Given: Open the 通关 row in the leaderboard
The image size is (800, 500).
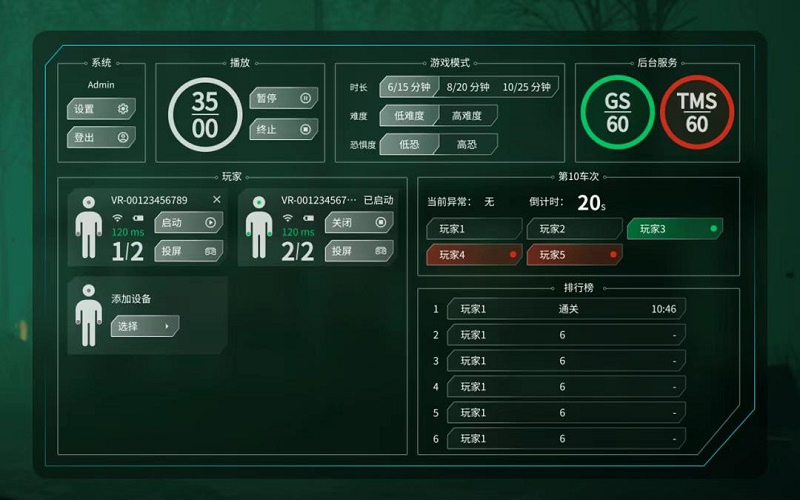Looking at the screenshot, I should pyautogui.click(x=566, y=309).
